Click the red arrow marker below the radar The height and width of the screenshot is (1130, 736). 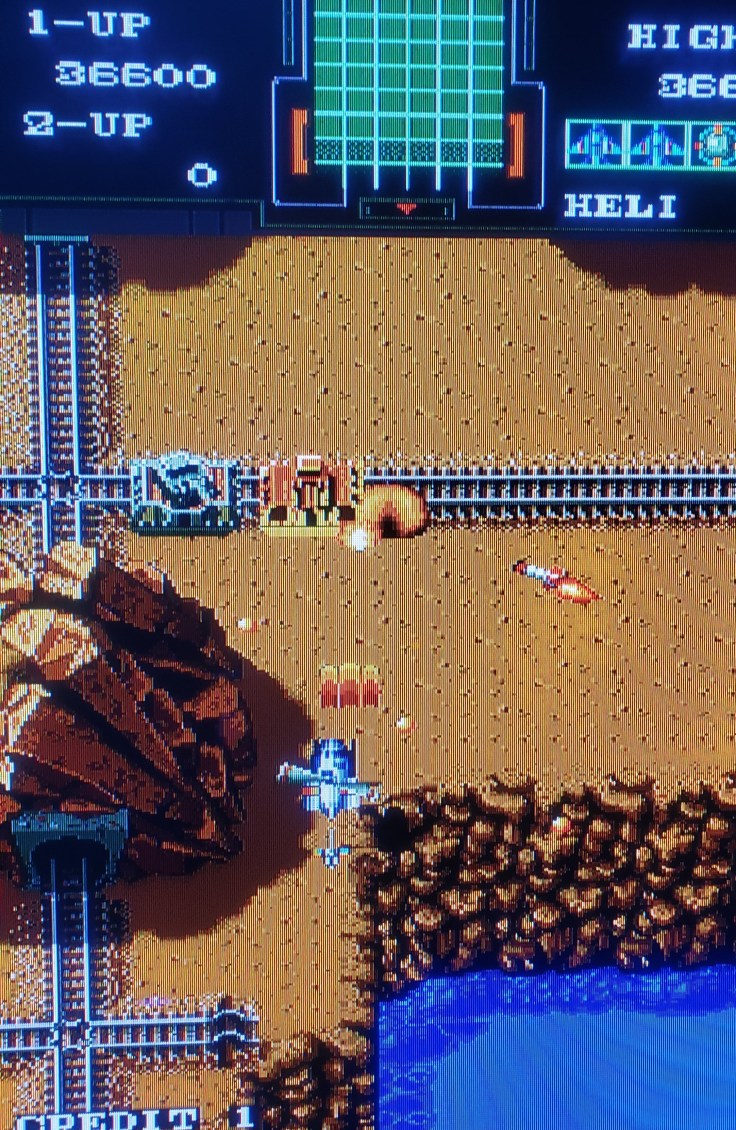pyautogui.click(x=406, y=208)
